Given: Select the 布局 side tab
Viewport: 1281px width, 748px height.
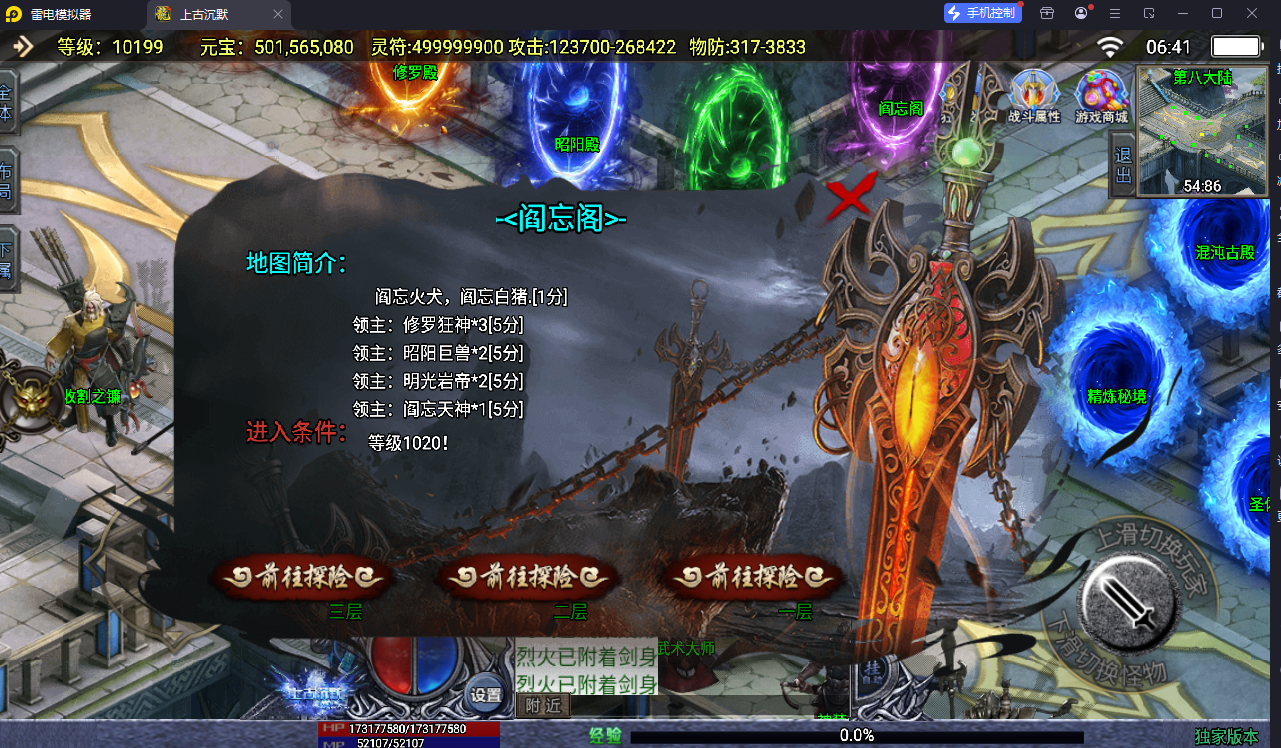Looking at the screenshot, I should (7, 180).
